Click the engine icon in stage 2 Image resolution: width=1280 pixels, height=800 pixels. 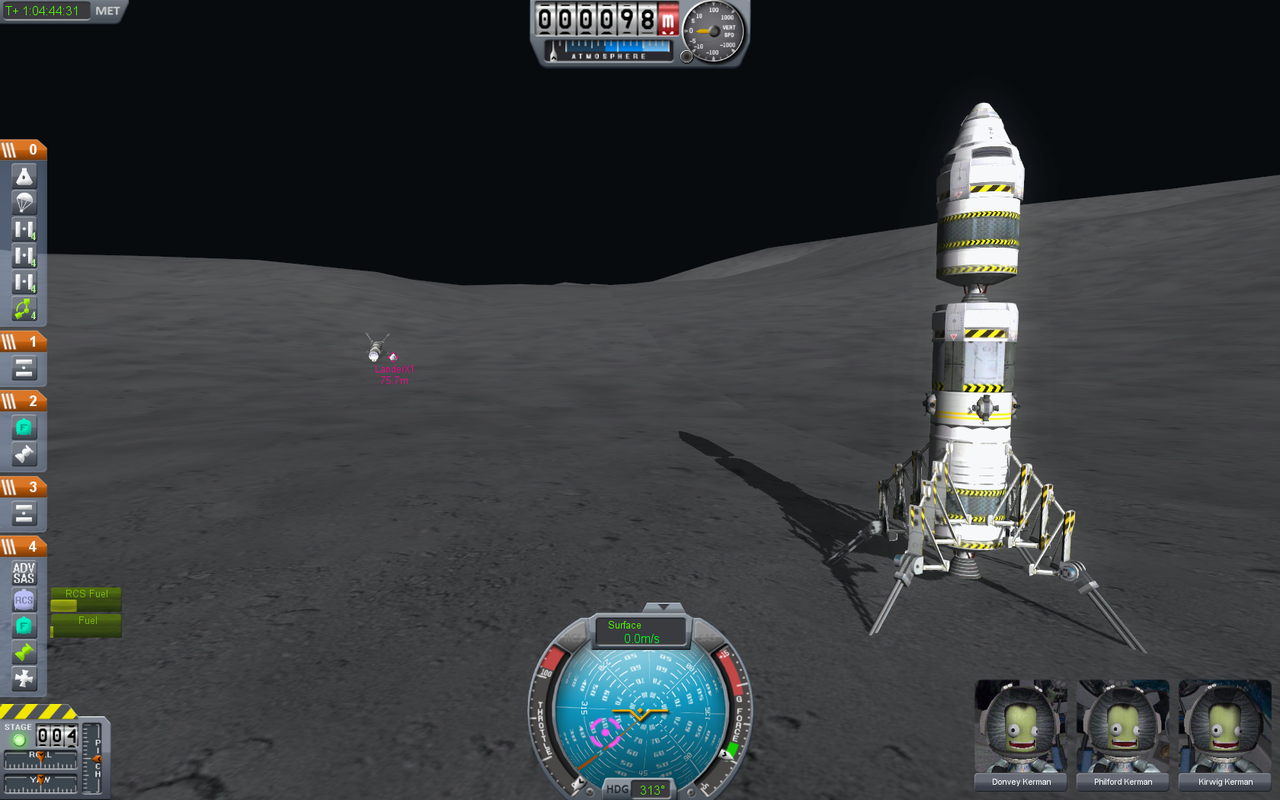tap(22, 453)
